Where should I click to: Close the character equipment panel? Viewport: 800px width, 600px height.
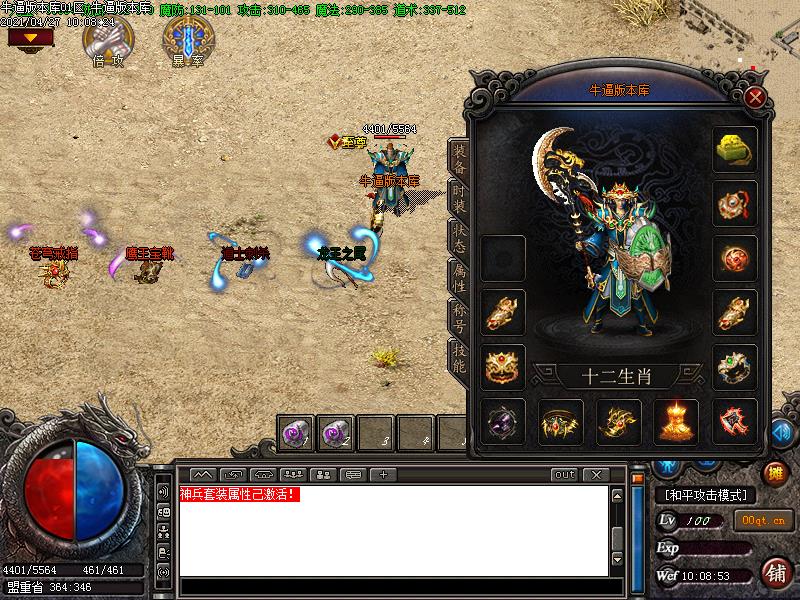click(x=756, y=97)
